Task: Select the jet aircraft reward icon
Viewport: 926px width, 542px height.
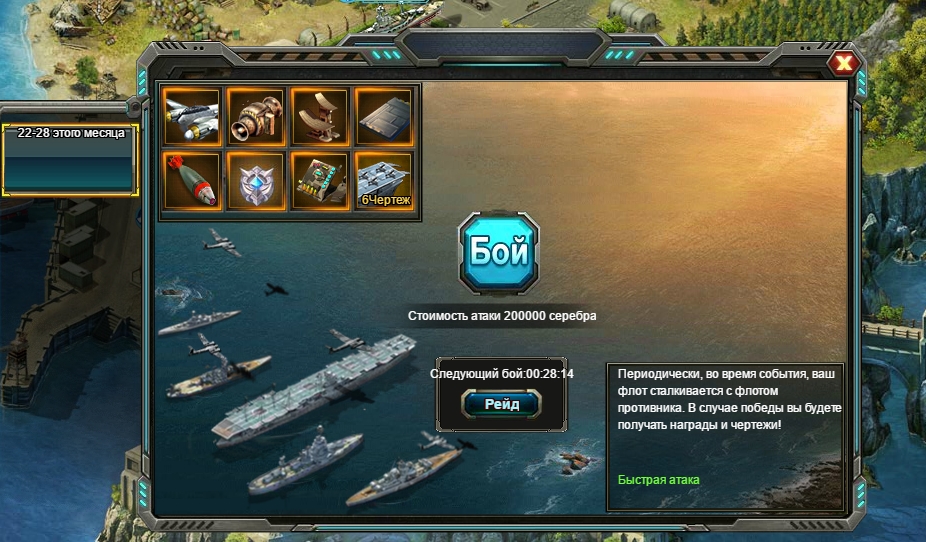Action: pyautogui.click(x=192, y=118)
